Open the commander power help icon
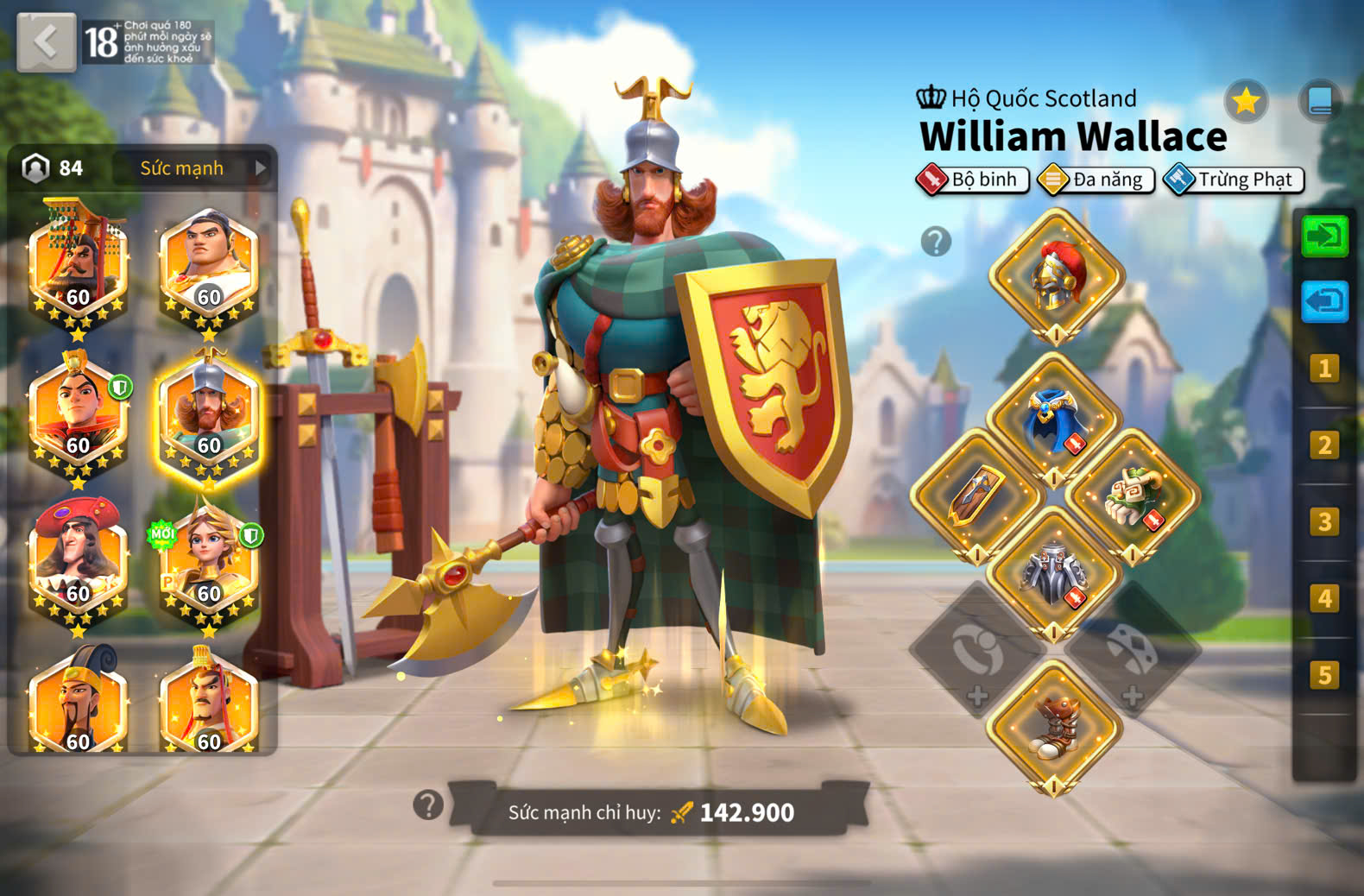 428,805
